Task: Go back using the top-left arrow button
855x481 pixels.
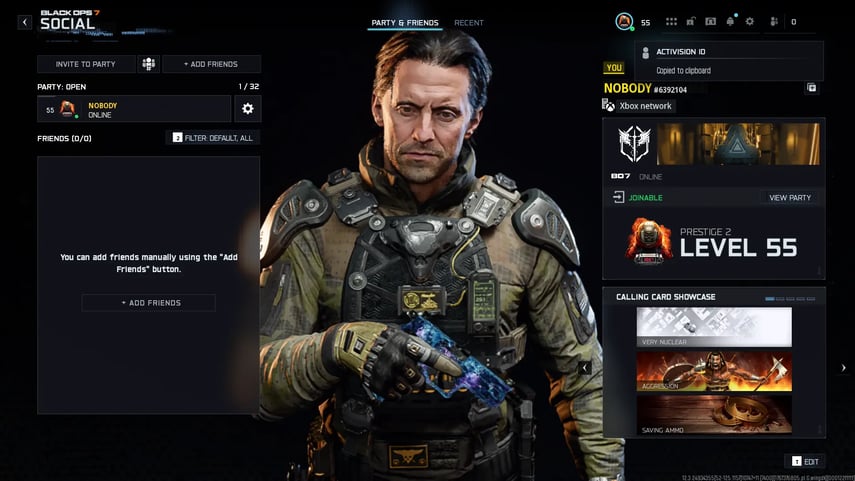Action: coord(25,22)
